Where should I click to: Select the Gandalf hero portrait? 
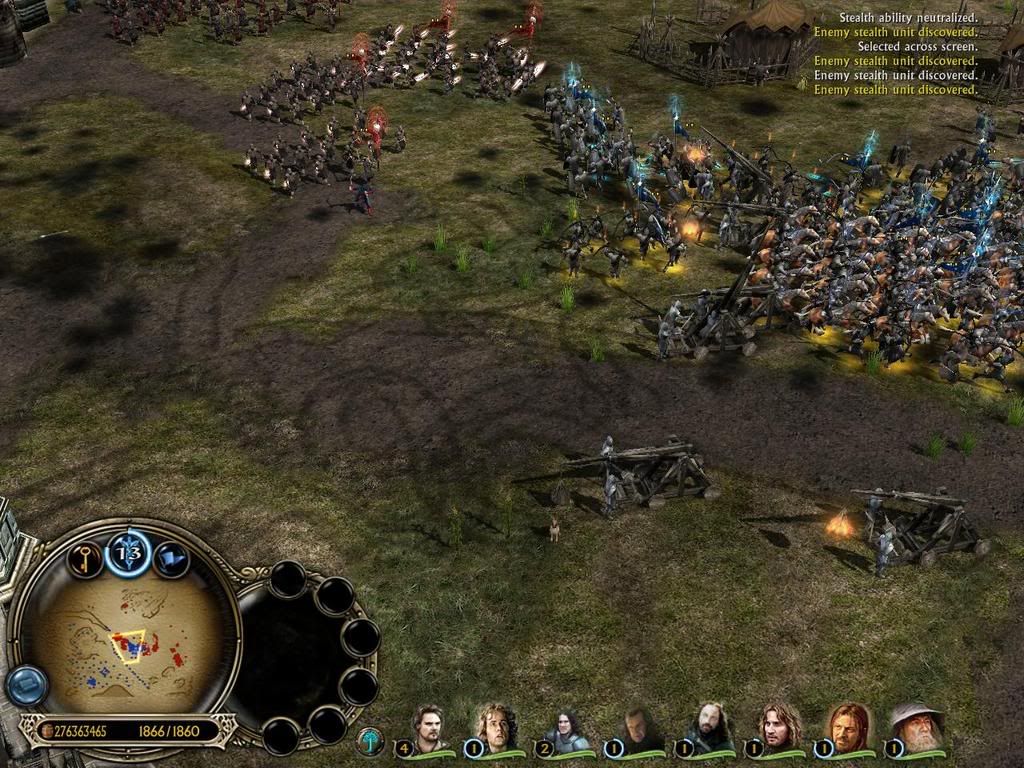point(916,727)
